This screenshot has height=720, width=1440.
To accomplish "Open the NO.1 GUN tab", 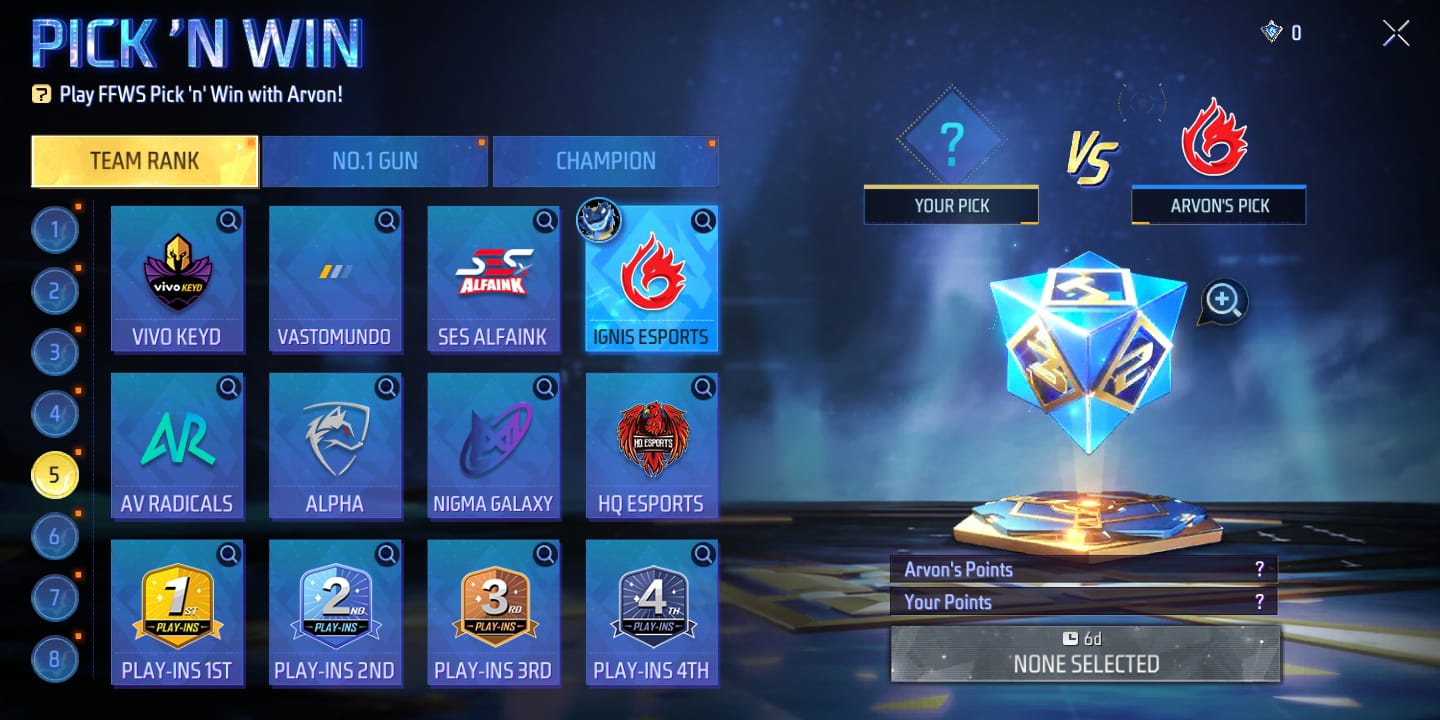I will pyautogui.click(x=375, y=161).
